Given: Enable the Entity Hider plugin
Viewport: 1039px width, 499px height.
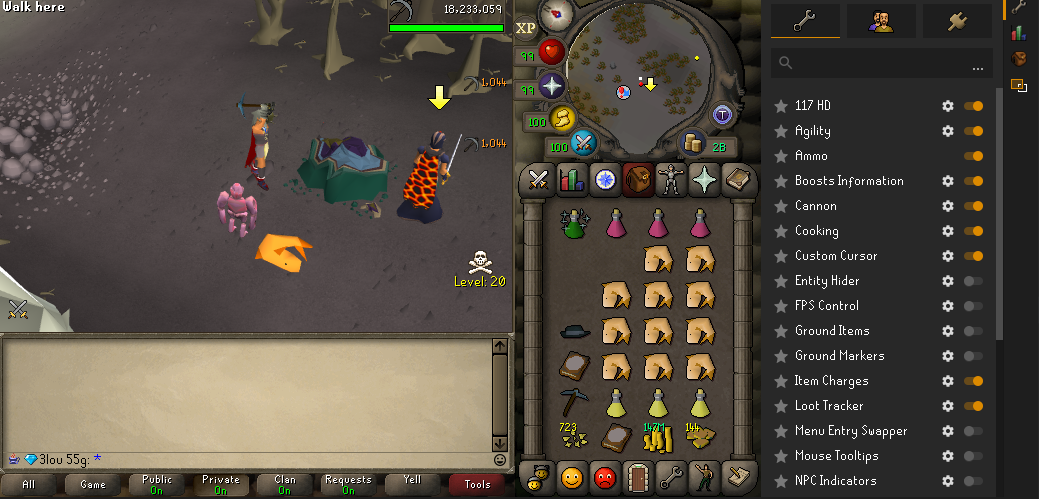Looking at the screenshot, I should (x=972, y=281).
